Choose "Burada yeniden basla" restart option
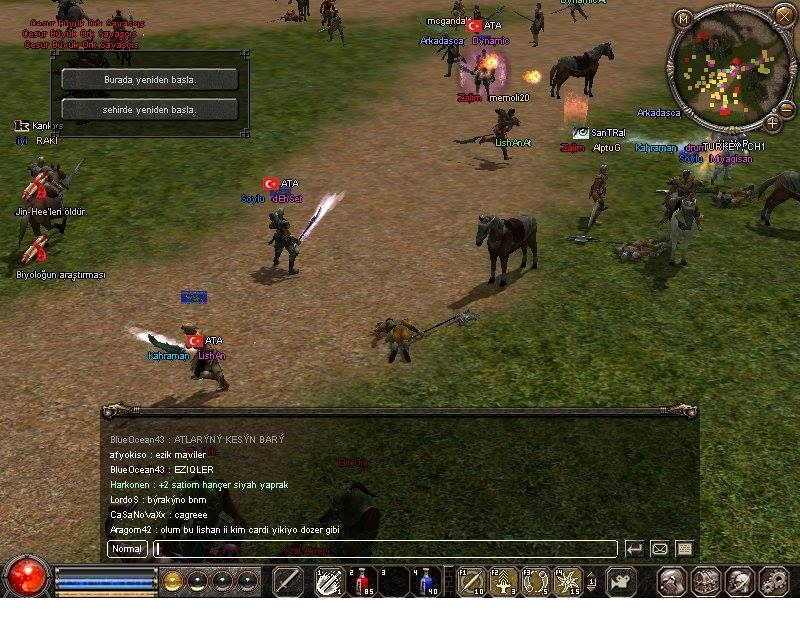 (x=149, y=79)
